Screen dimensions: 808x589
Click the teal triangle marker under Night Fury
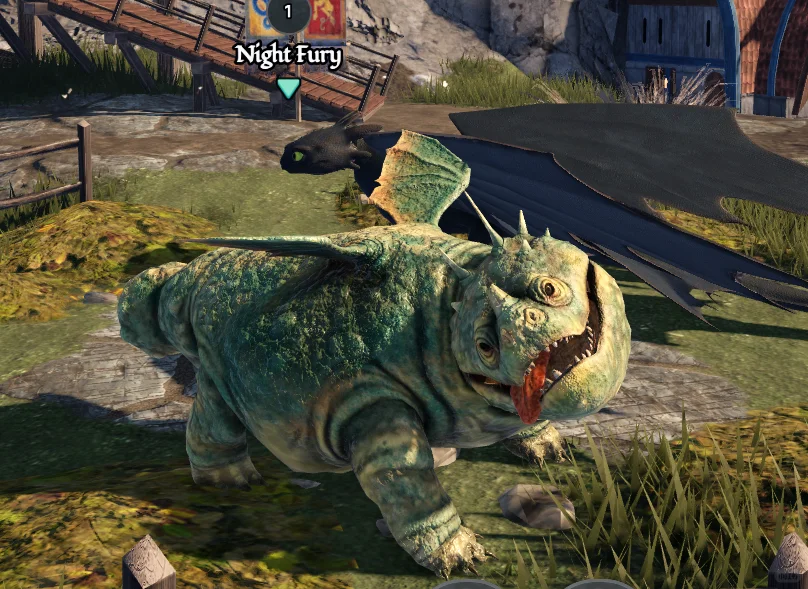(x=288, y=88)
